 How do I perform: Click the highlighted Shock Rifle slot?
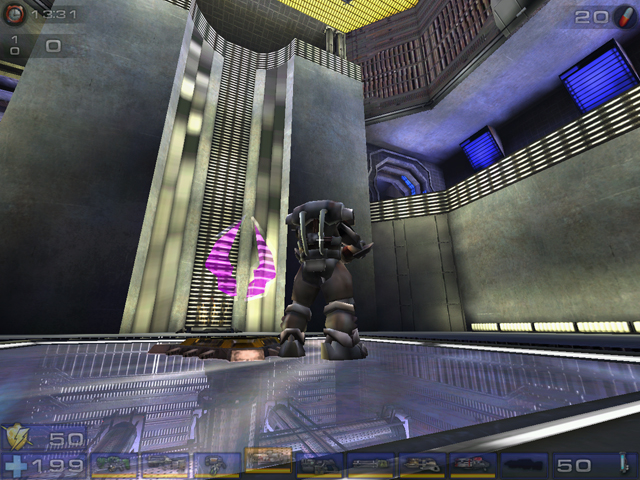click(268, 461)
